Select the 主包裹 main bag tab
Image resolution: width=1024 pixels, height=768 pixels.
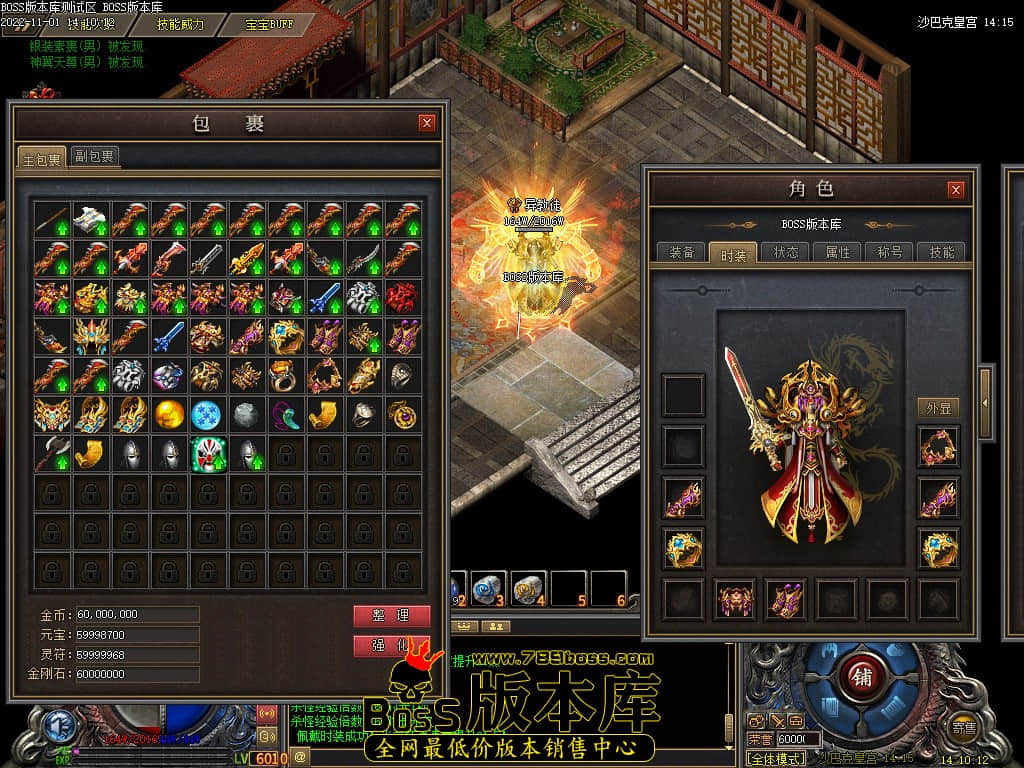[42, 158]
